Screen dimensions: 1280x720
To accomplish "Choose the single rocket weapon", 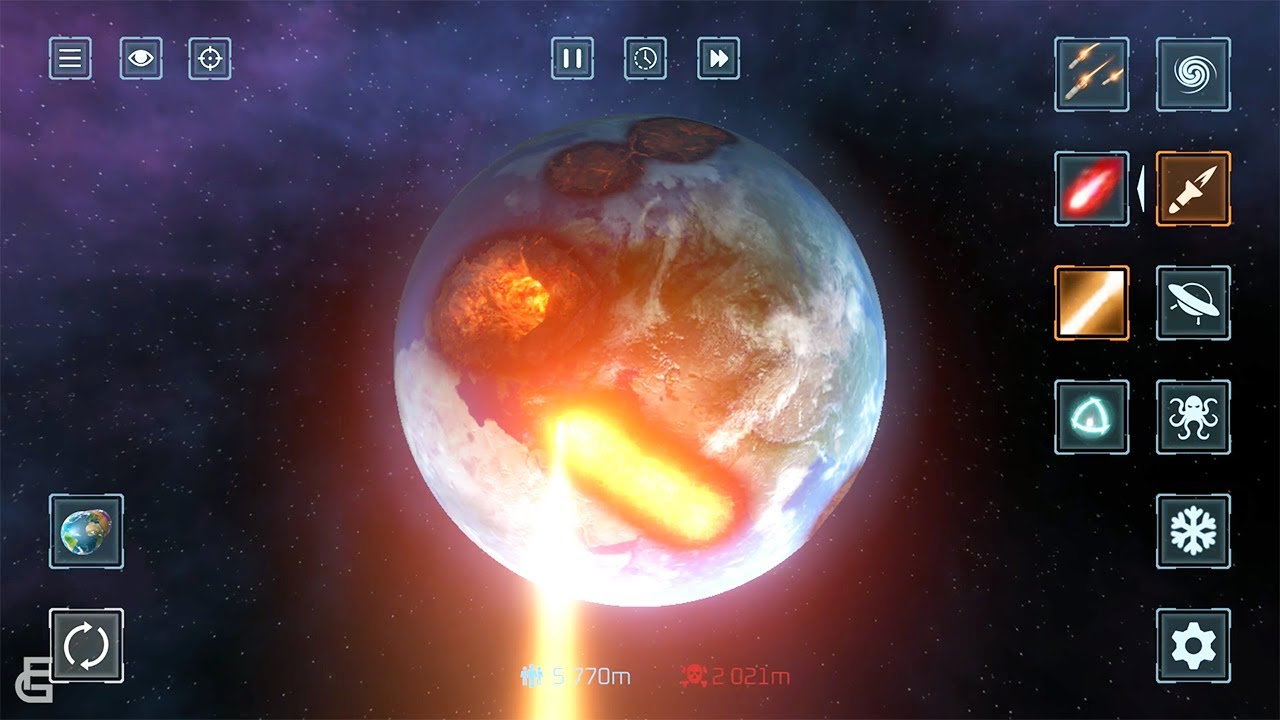I will tap(1193, 189).
